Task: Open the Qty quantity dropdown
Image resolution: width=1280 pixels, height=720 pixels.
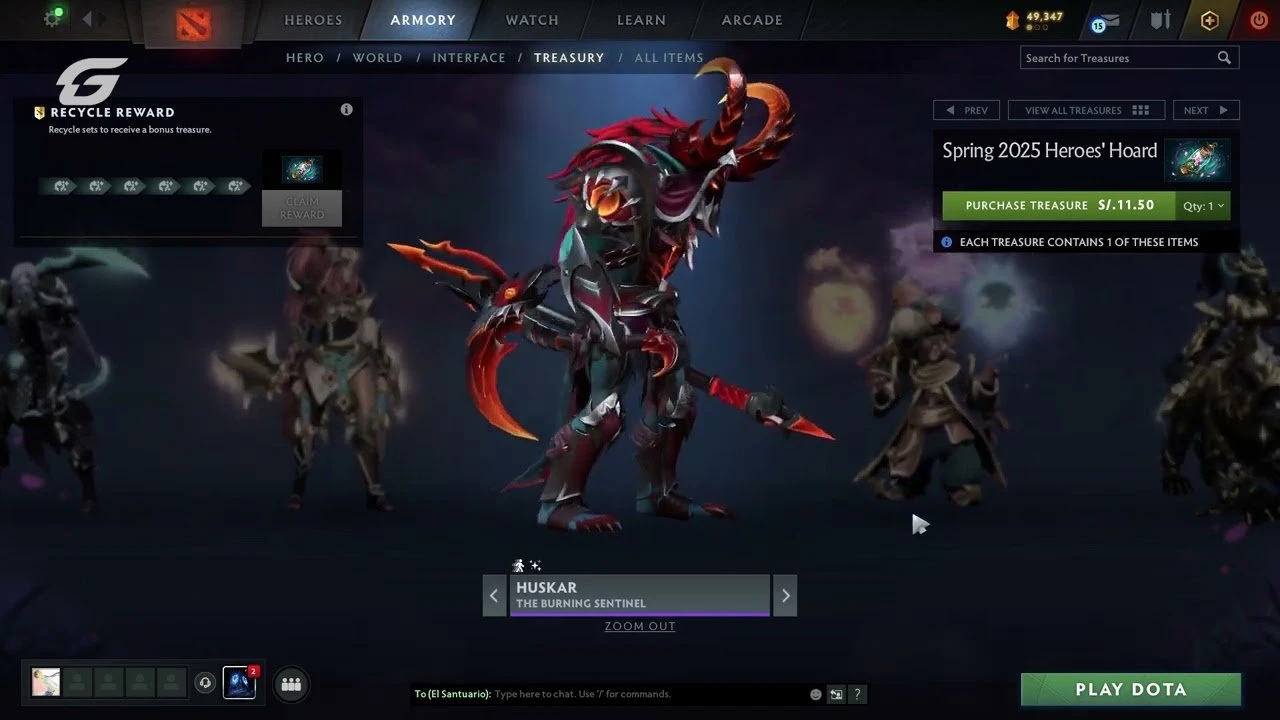Action: point(1203,206)
